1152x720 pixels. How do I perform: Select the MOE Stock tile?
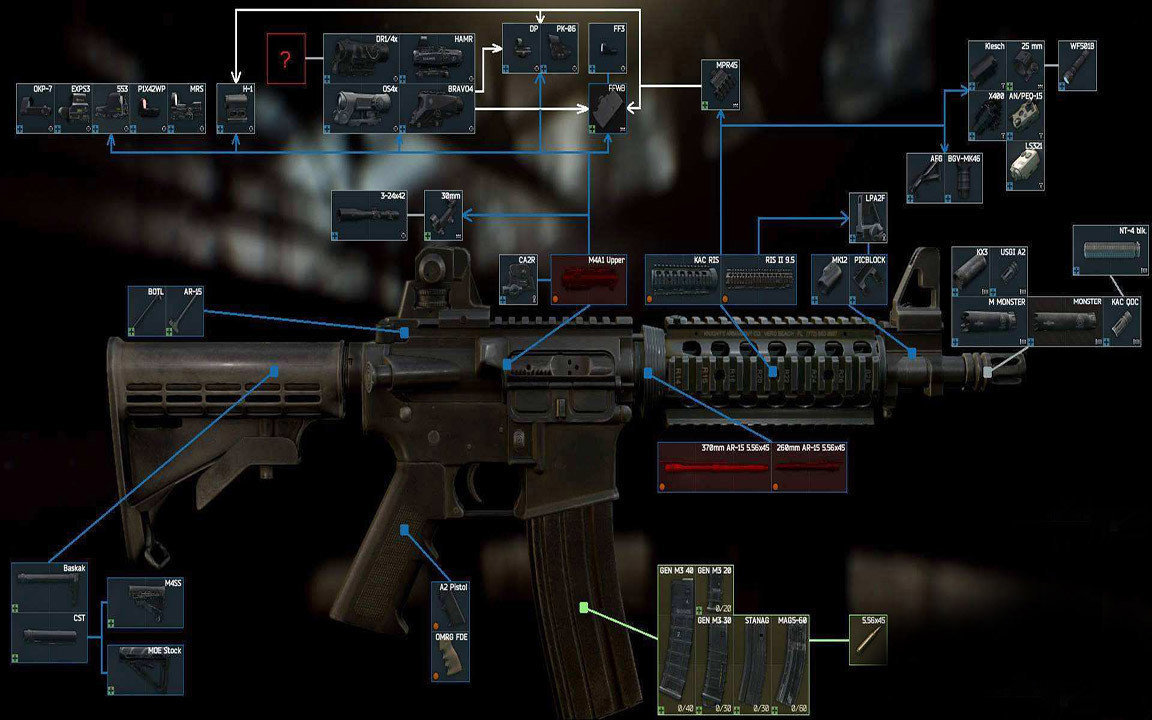tap(144, 671)
